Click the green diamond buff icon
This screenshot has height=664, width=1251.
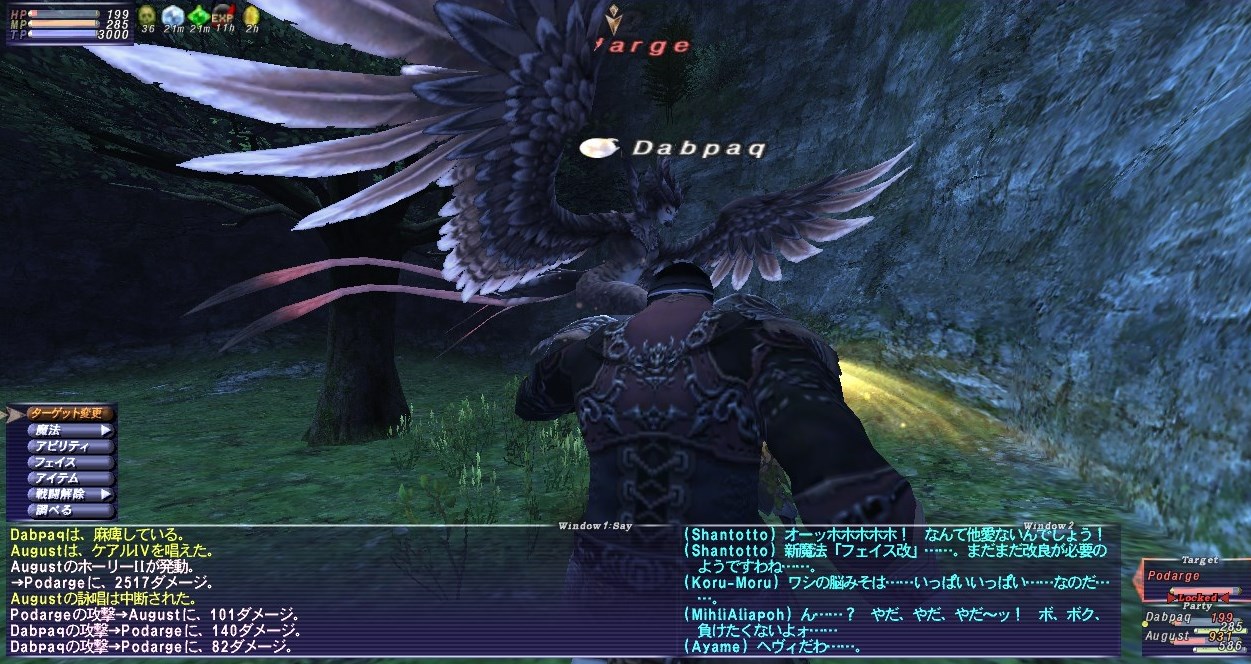[199, 15]
